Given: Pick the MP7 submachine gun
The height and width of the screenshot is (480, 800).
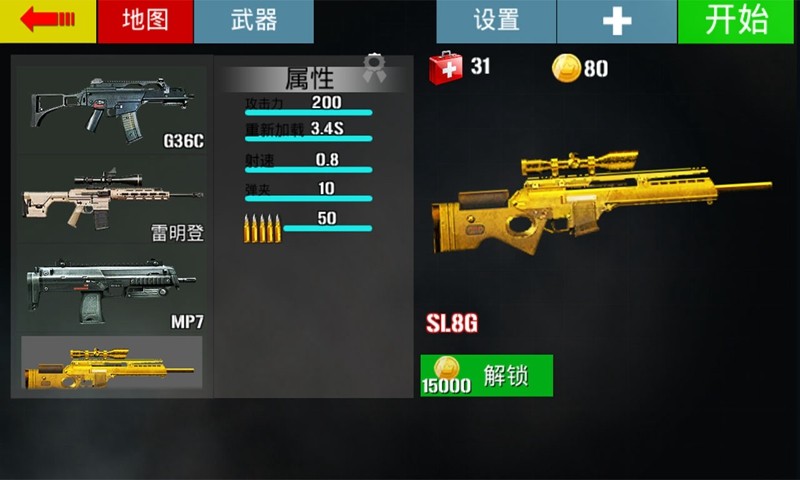Looking at the screenshot, I should pyautogui.click(x=111, y=291).
